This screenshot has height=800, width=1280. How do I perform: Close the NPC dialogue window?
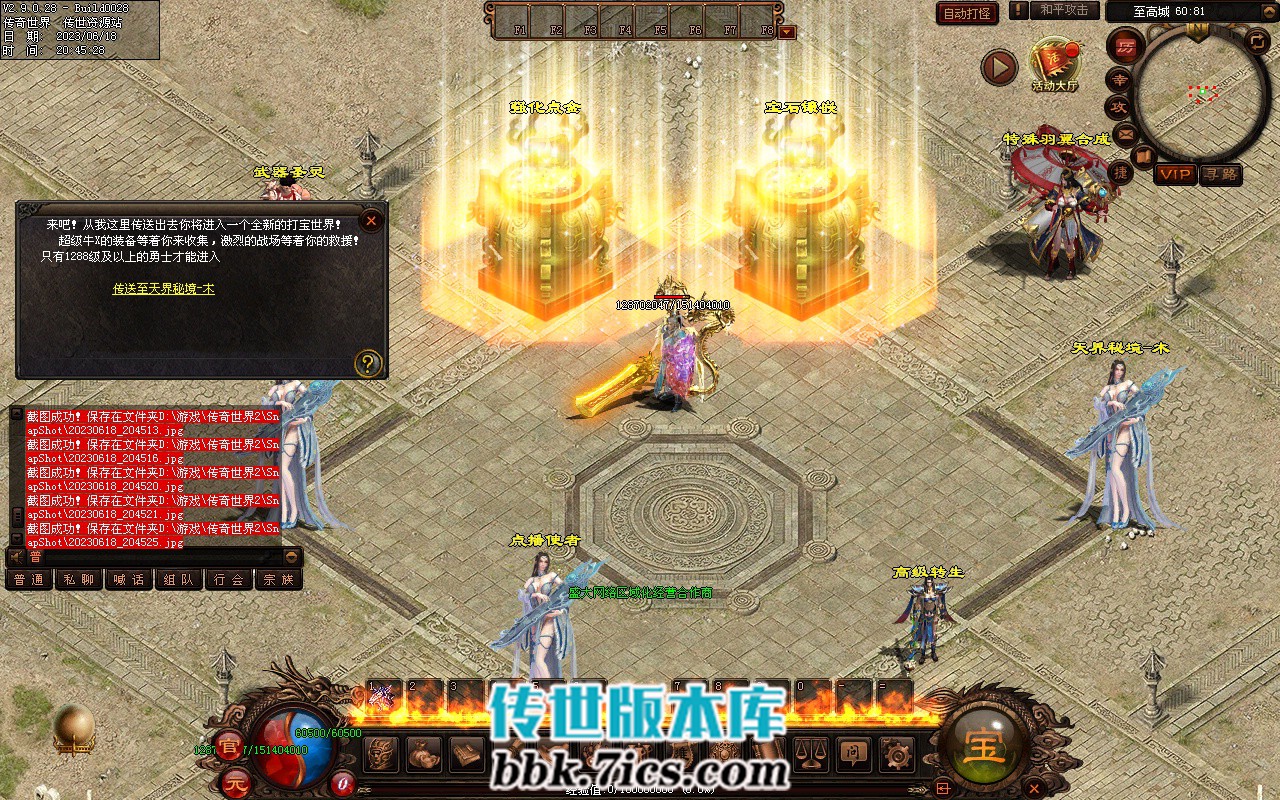click(x=371, y=221)
